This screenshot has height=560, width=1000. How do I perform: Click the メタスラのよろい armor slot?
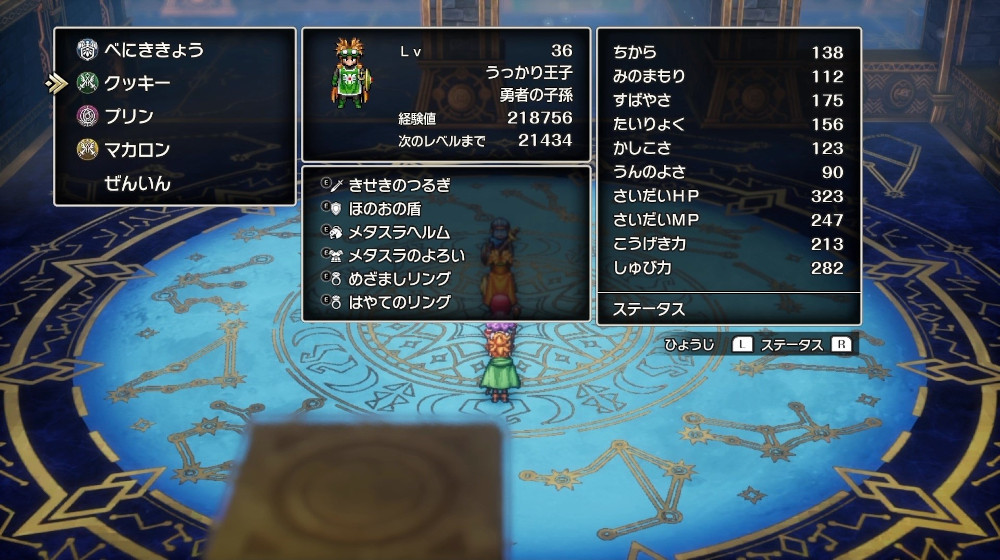[x=406, y=255]
